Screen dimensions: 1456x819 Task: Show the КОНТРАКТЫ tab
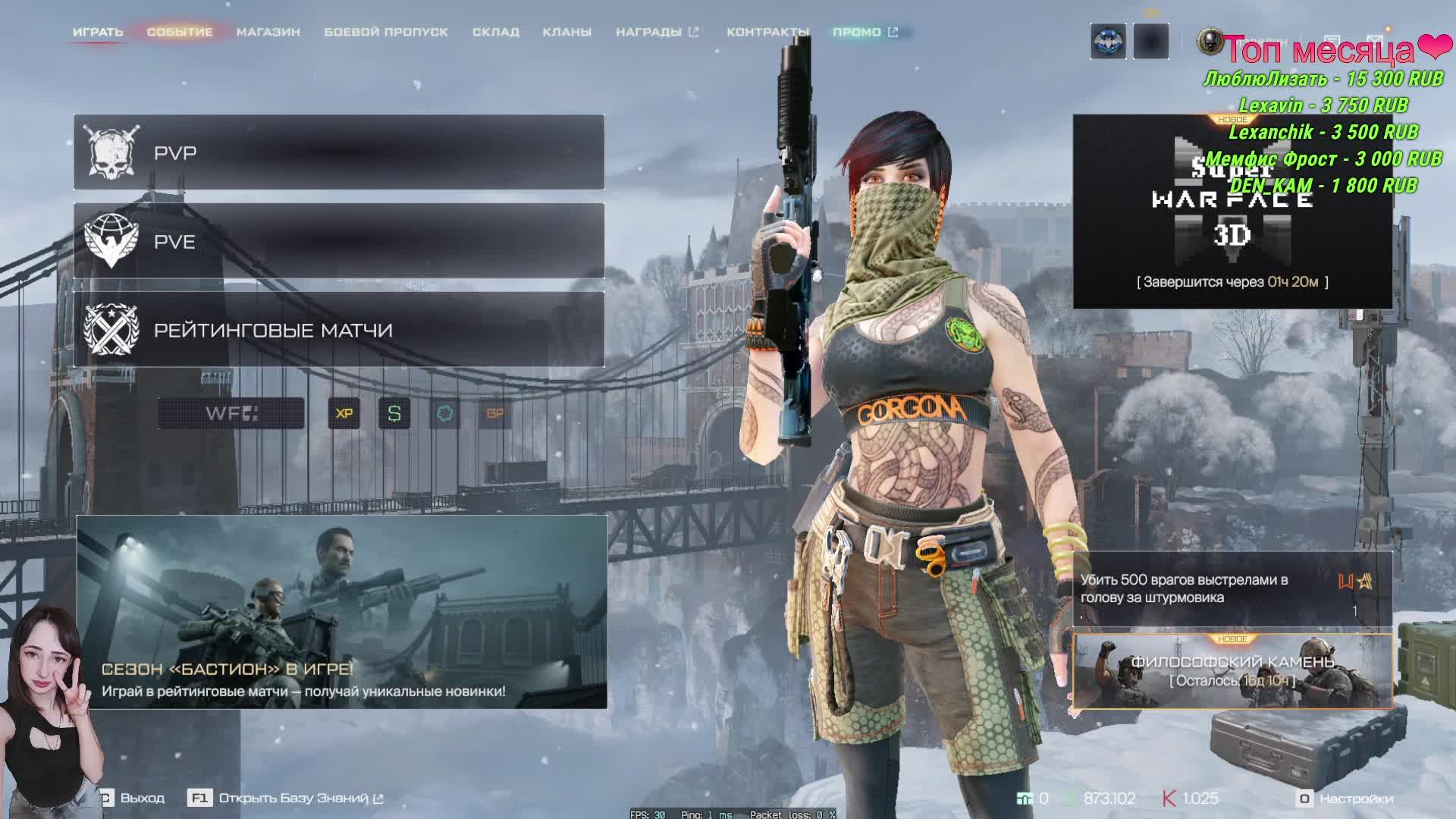pyautogui.click(x=767, y=32)
